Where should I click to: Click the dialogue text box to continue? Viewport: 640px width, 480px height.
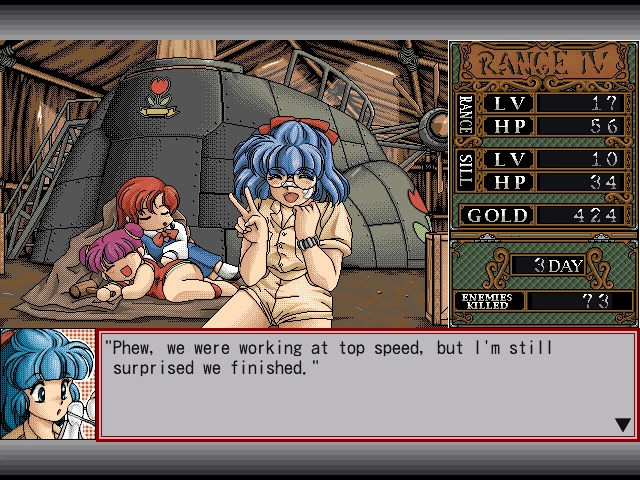(x=366, y=385)
